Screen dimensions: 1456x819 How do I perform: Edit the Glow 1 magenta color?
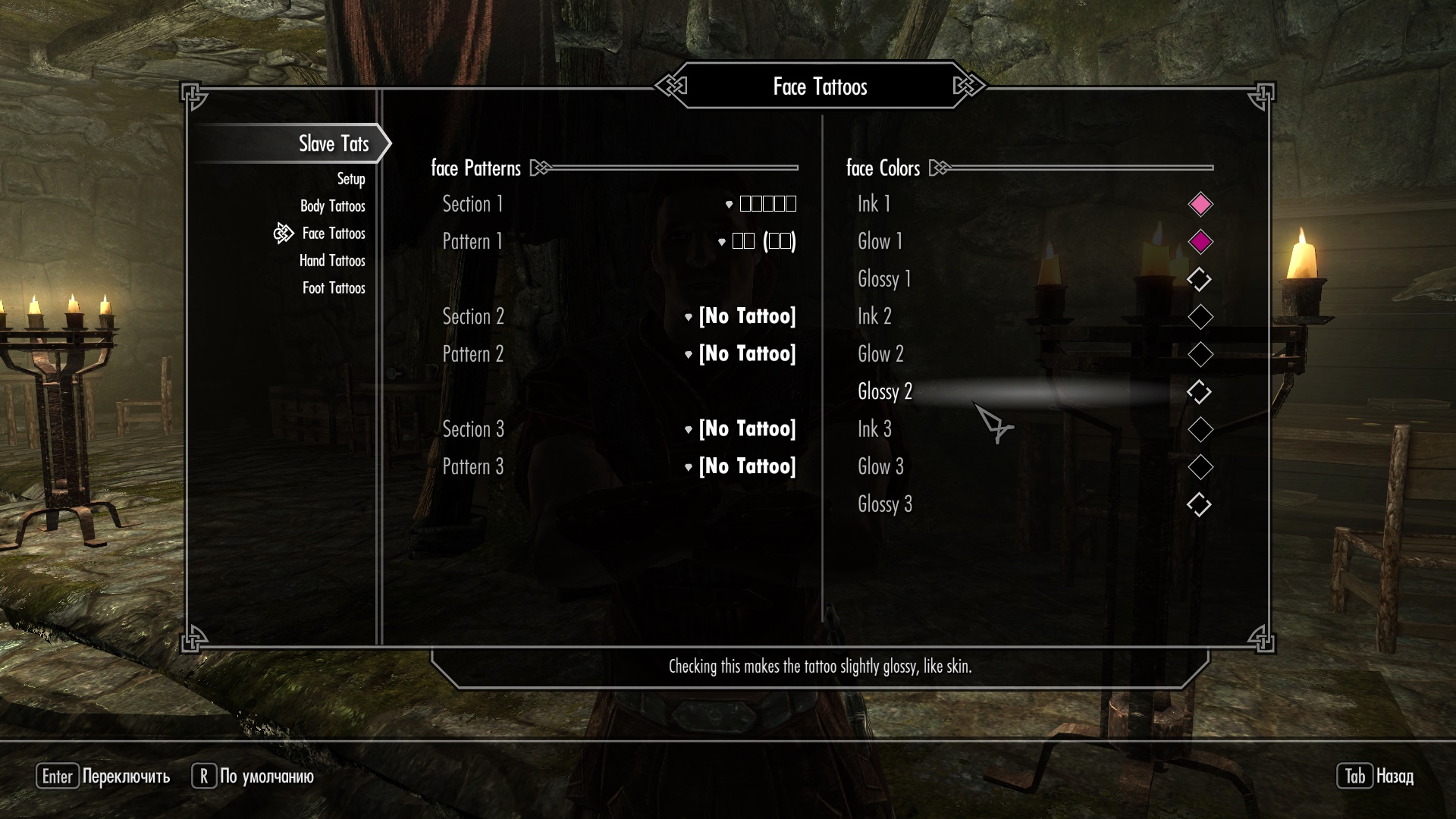pyautogui.click(x=1200, y=242)
